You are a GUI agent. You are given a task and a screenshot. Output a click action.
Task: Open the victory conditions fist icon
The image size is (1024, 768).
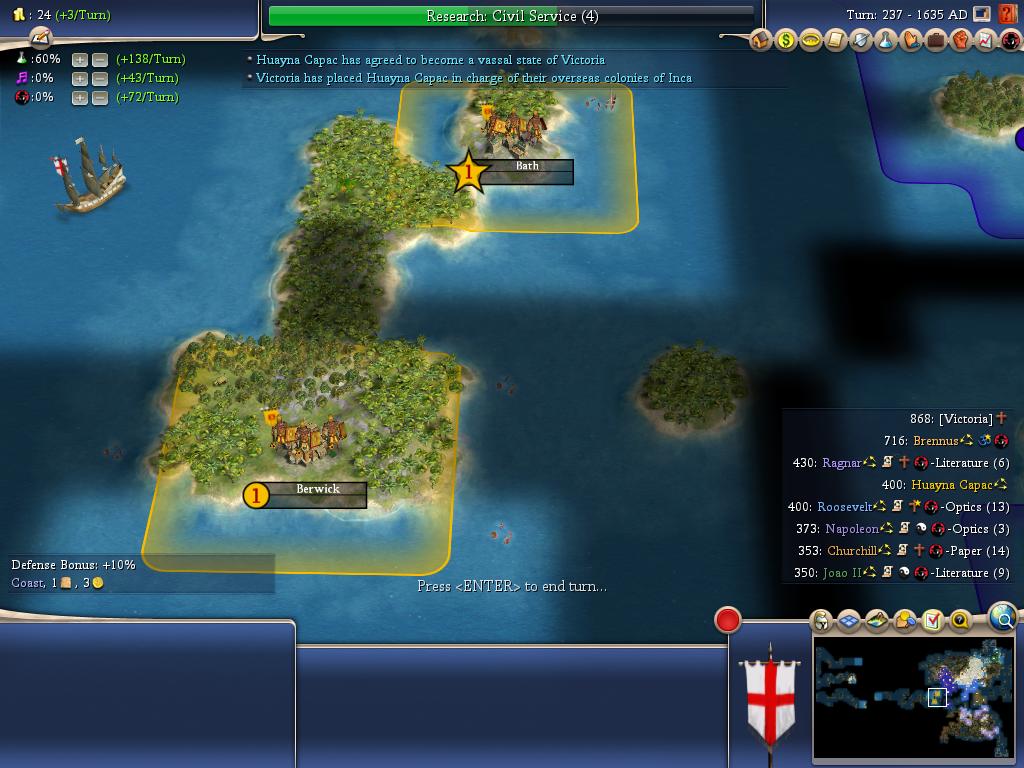click(x=961, y=41)
